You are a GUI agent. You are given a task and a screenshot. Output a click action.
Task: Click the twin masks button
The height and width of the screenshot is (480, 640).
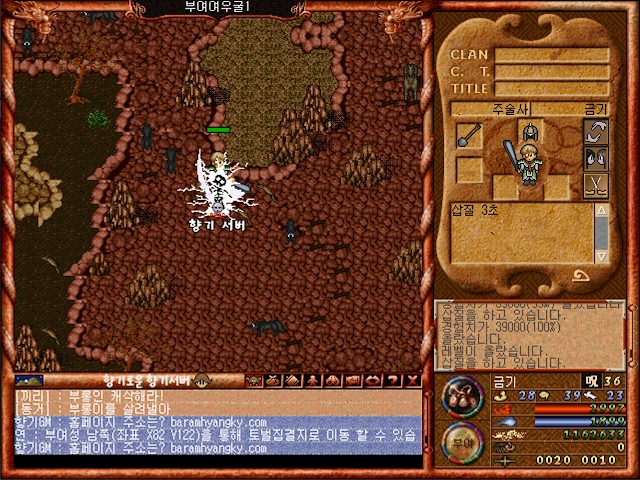click(596, 158)
